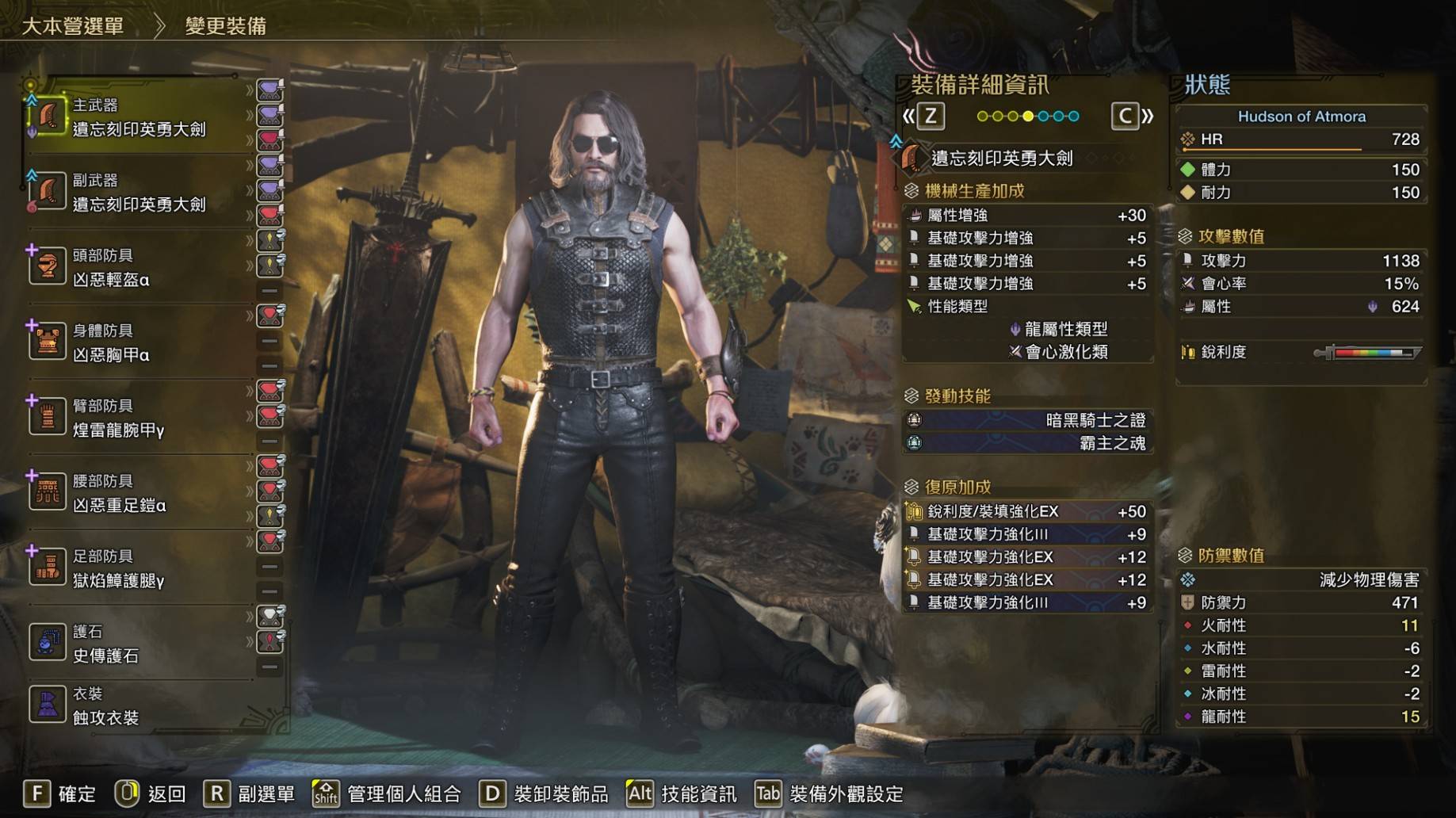
Task: Open the 副選單 sub-menu
Action: (250, 793)
